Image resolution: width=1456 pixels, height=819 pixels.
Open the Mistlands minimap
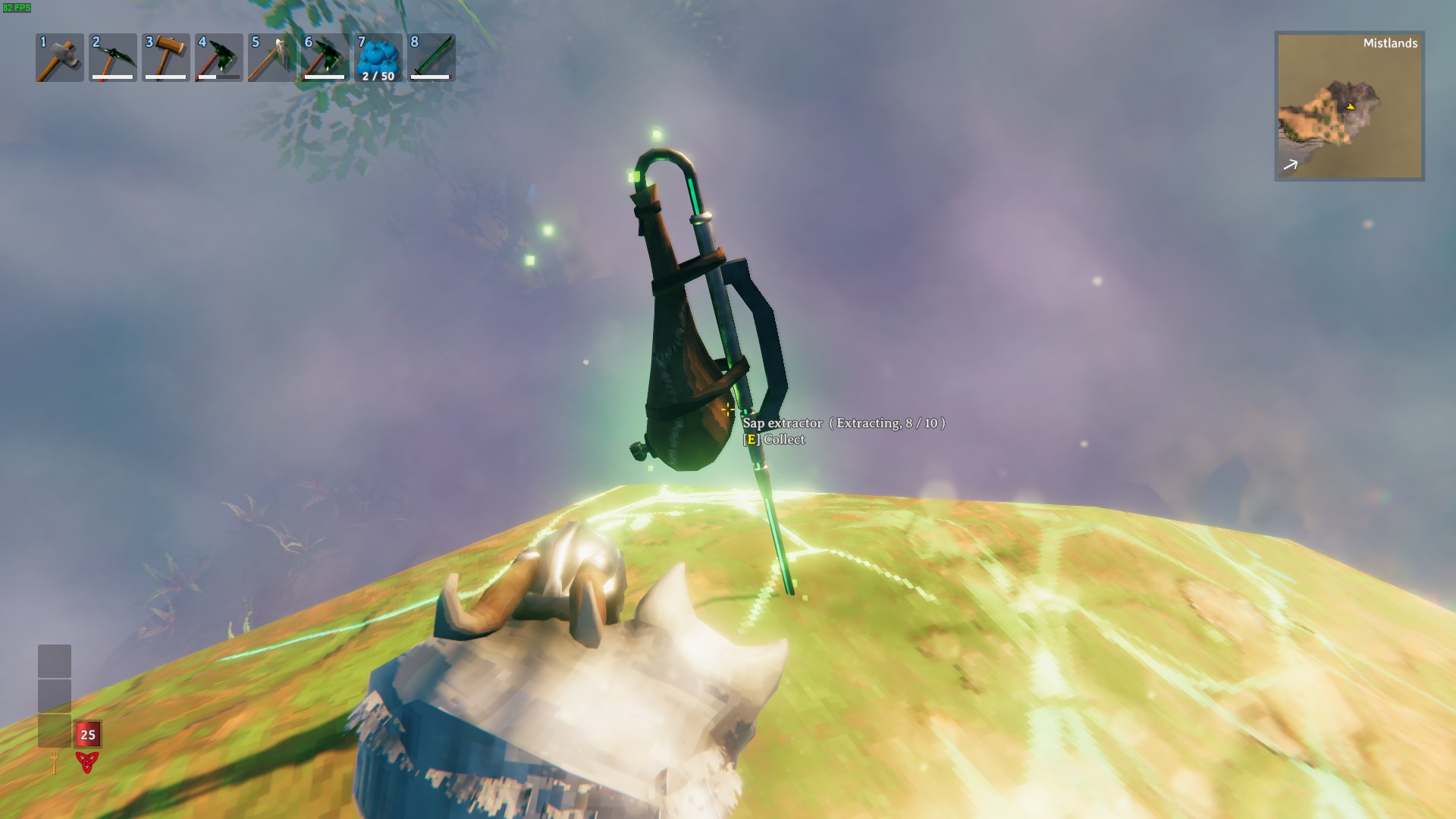click(1349, 106)
